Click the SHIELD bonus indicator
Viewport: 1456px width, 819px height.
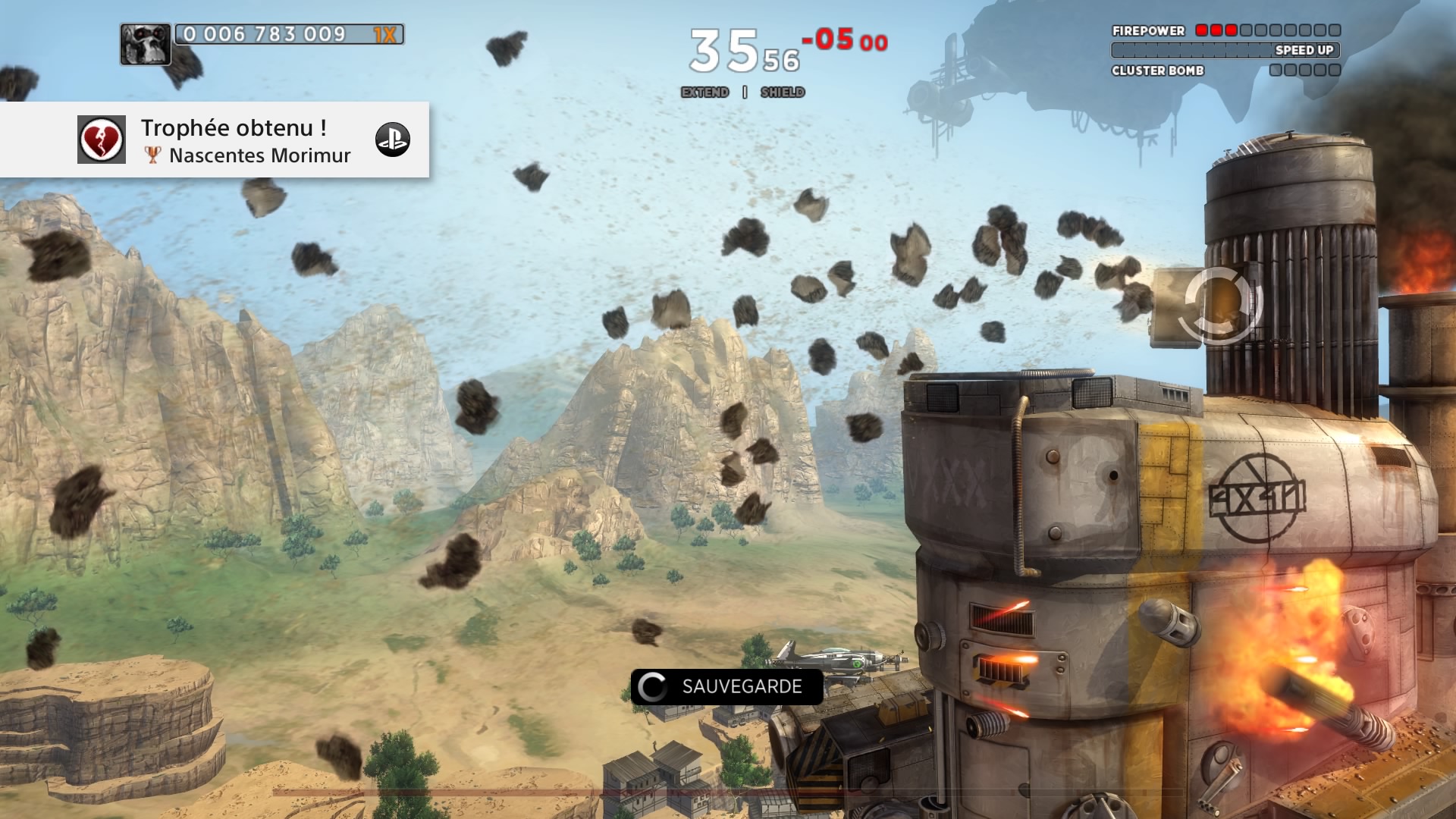(783, 93)
